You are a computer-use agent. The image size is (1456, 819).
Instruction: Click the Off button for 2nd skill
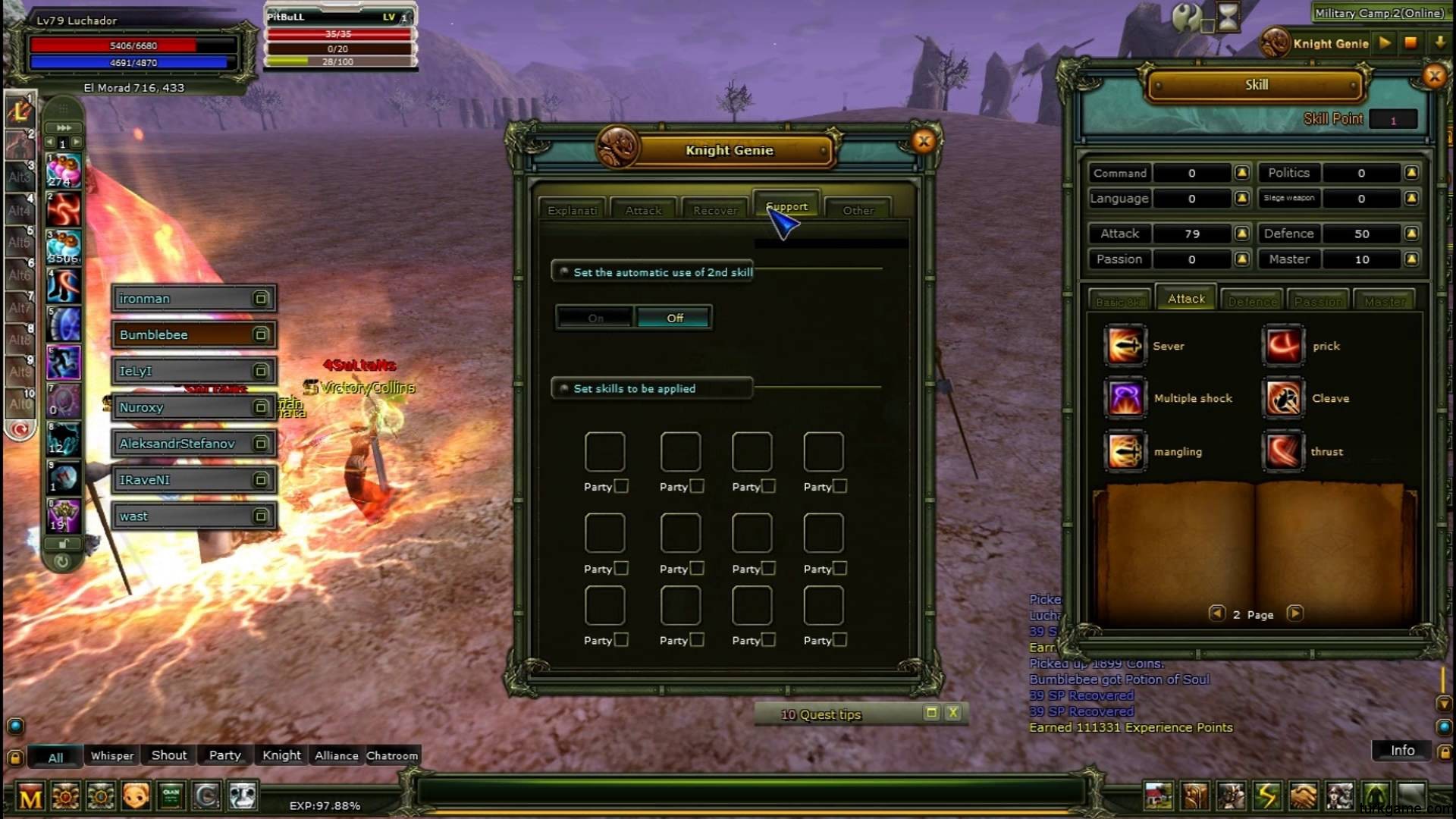coord(674,318)
